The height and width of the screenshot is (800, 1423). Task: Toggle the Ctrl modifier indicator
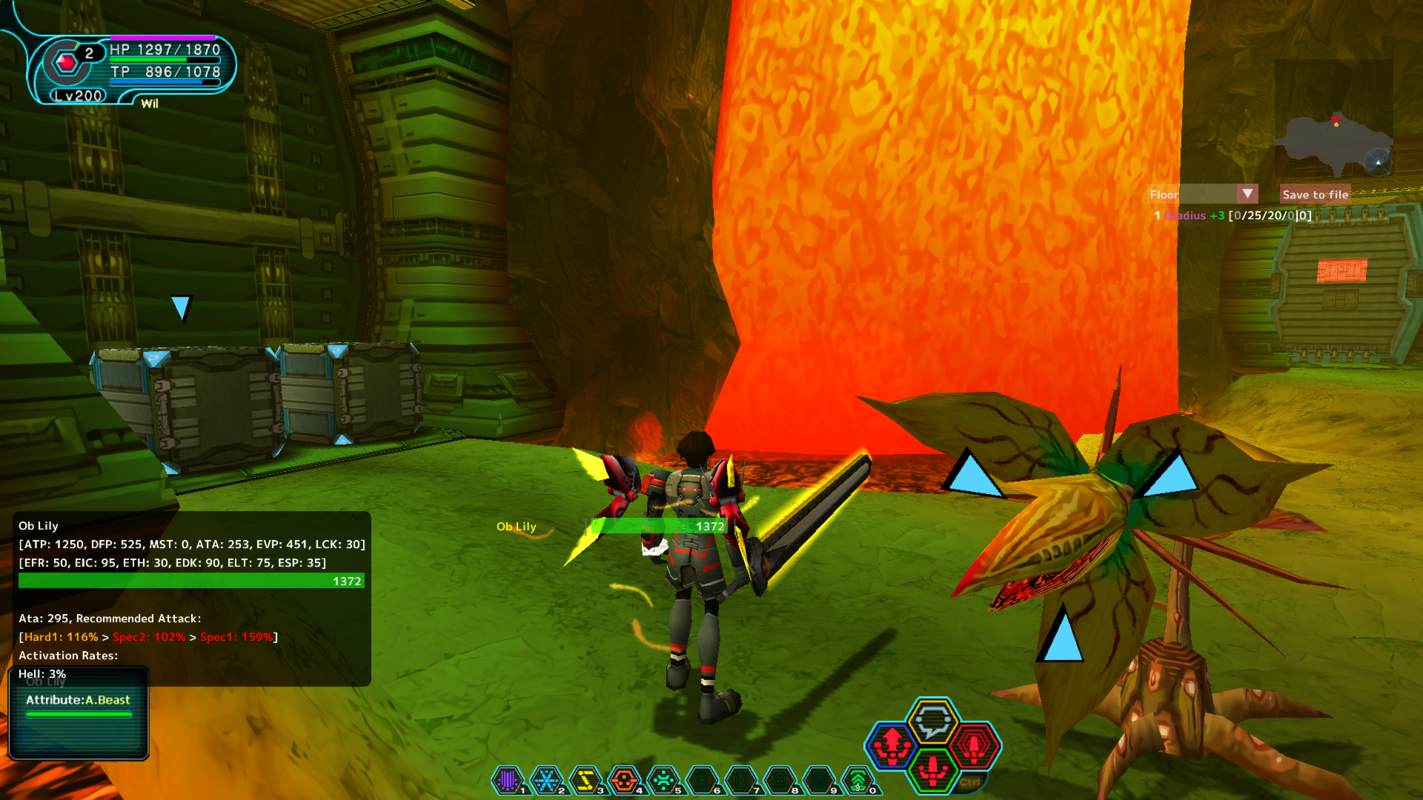(970, 782)
